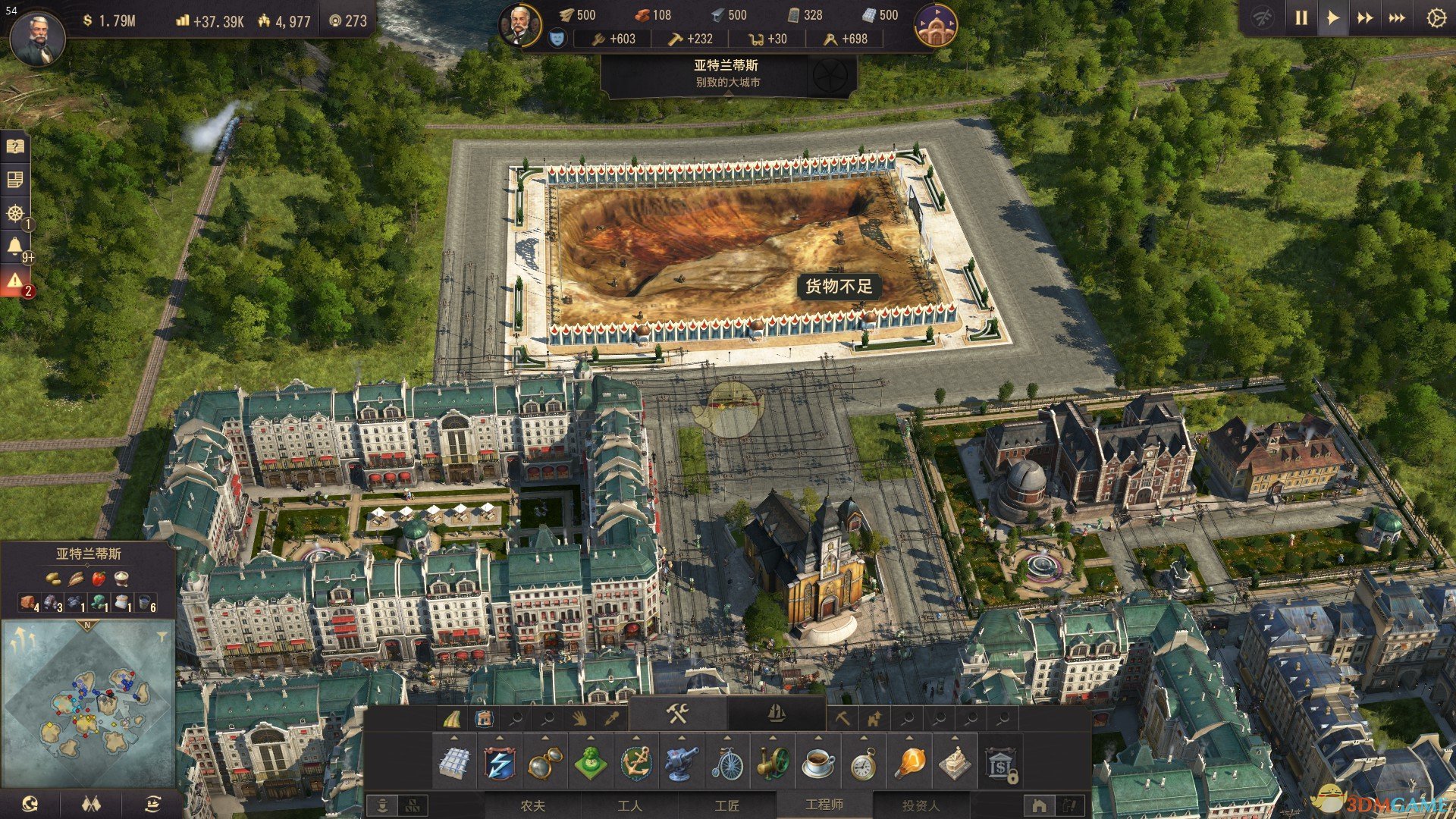Set game speed to triple fast-forward

pyautogui.click(x=1397, y=18)
